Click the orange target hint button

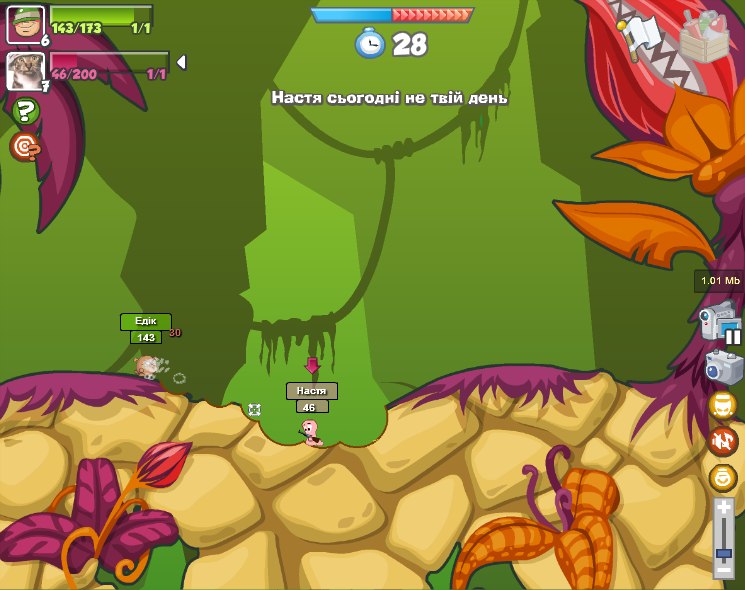(x=25, y=148)
